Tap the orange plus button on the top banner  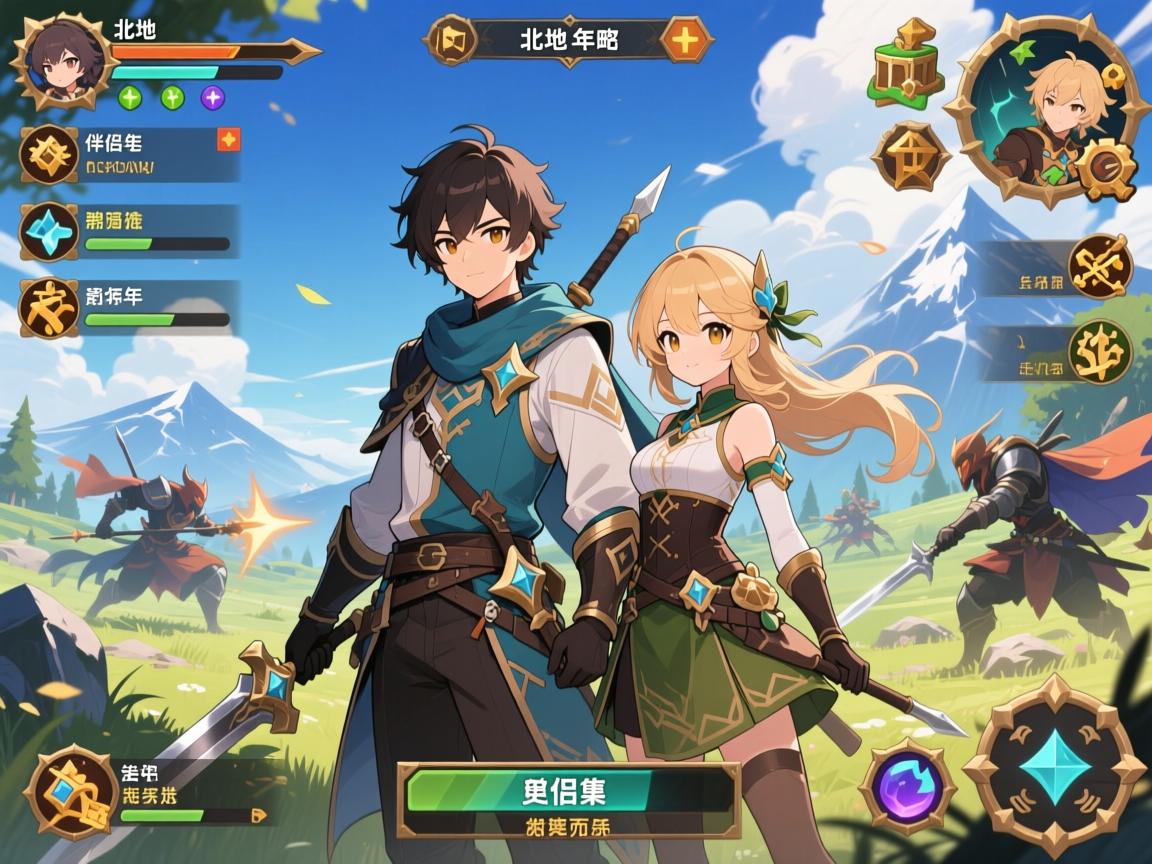[687, 41]
